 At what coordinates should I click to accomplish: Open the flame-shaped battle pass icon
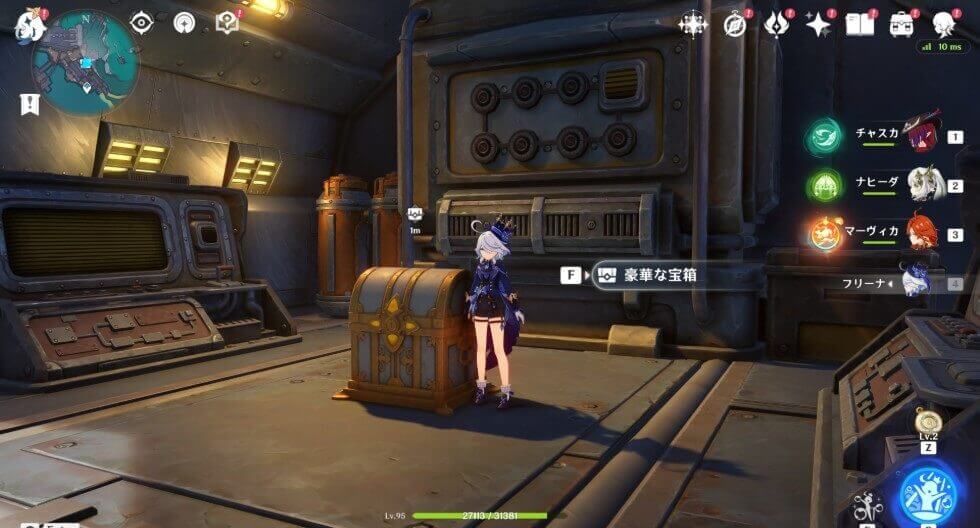pos(777,24)
